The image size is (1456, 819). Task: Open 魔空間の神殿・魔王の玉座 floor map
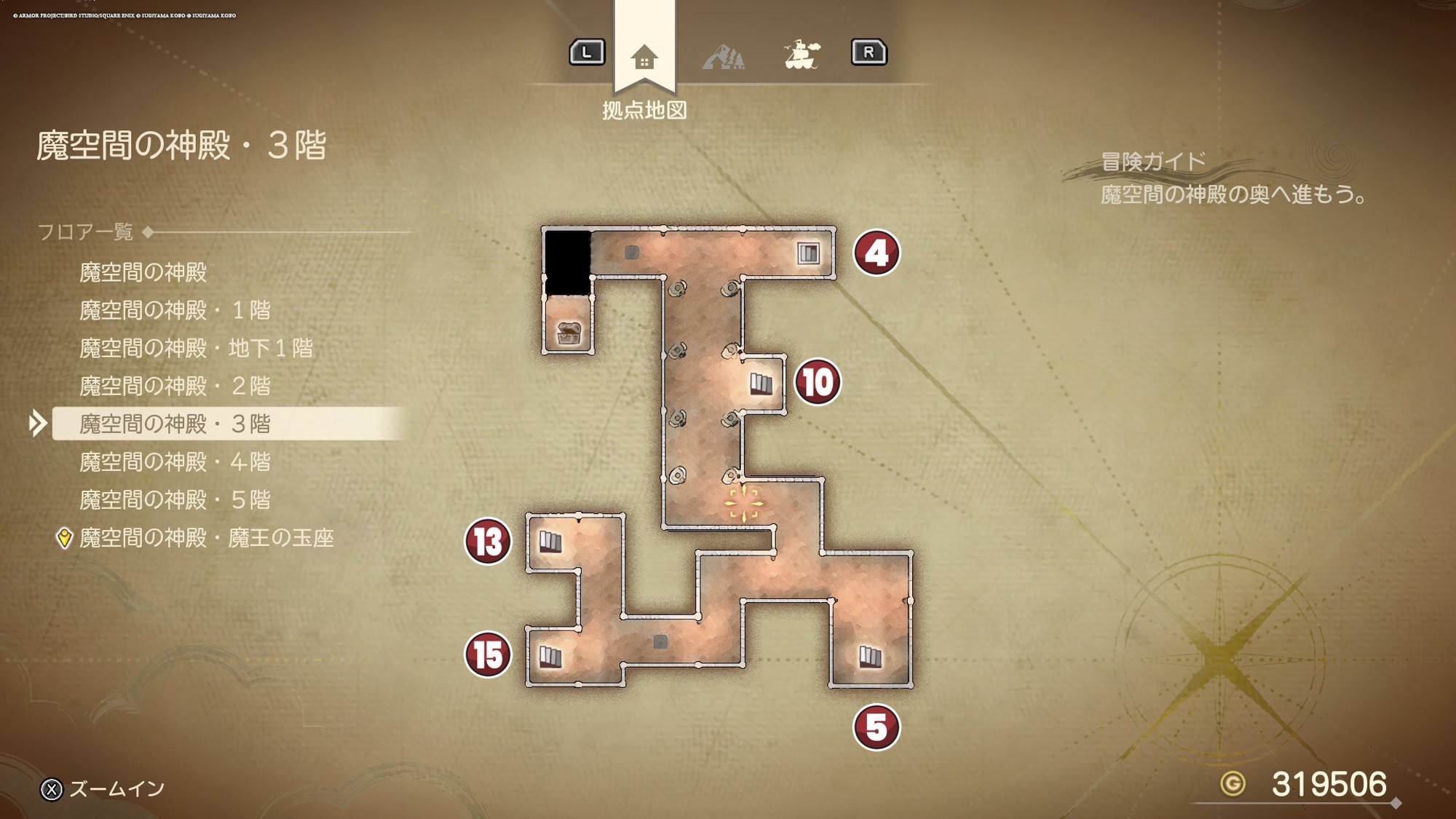[206, 538]
